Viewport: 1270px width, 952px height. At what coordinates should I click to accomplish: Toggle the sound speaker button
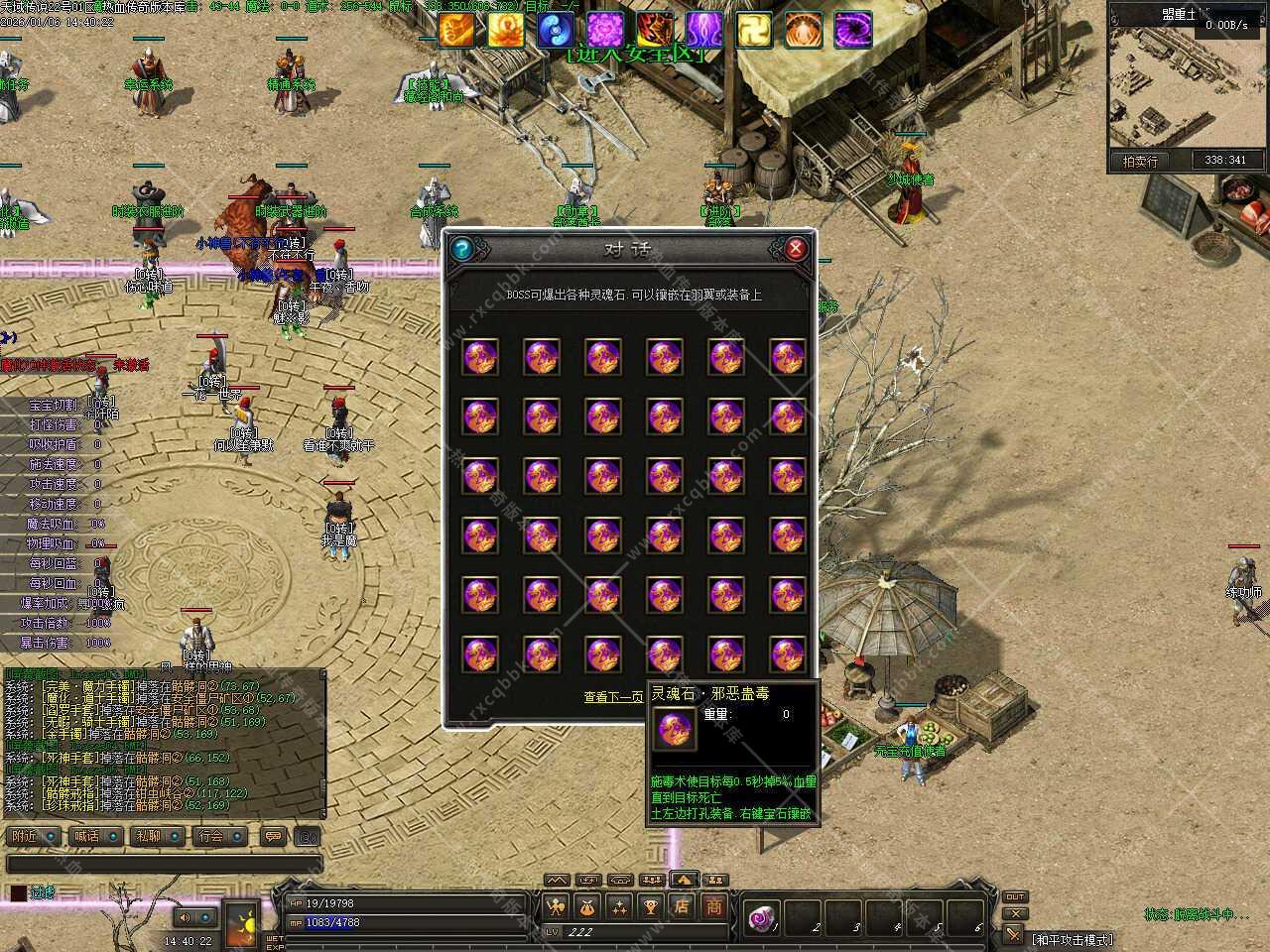click(x=185, y=918)
